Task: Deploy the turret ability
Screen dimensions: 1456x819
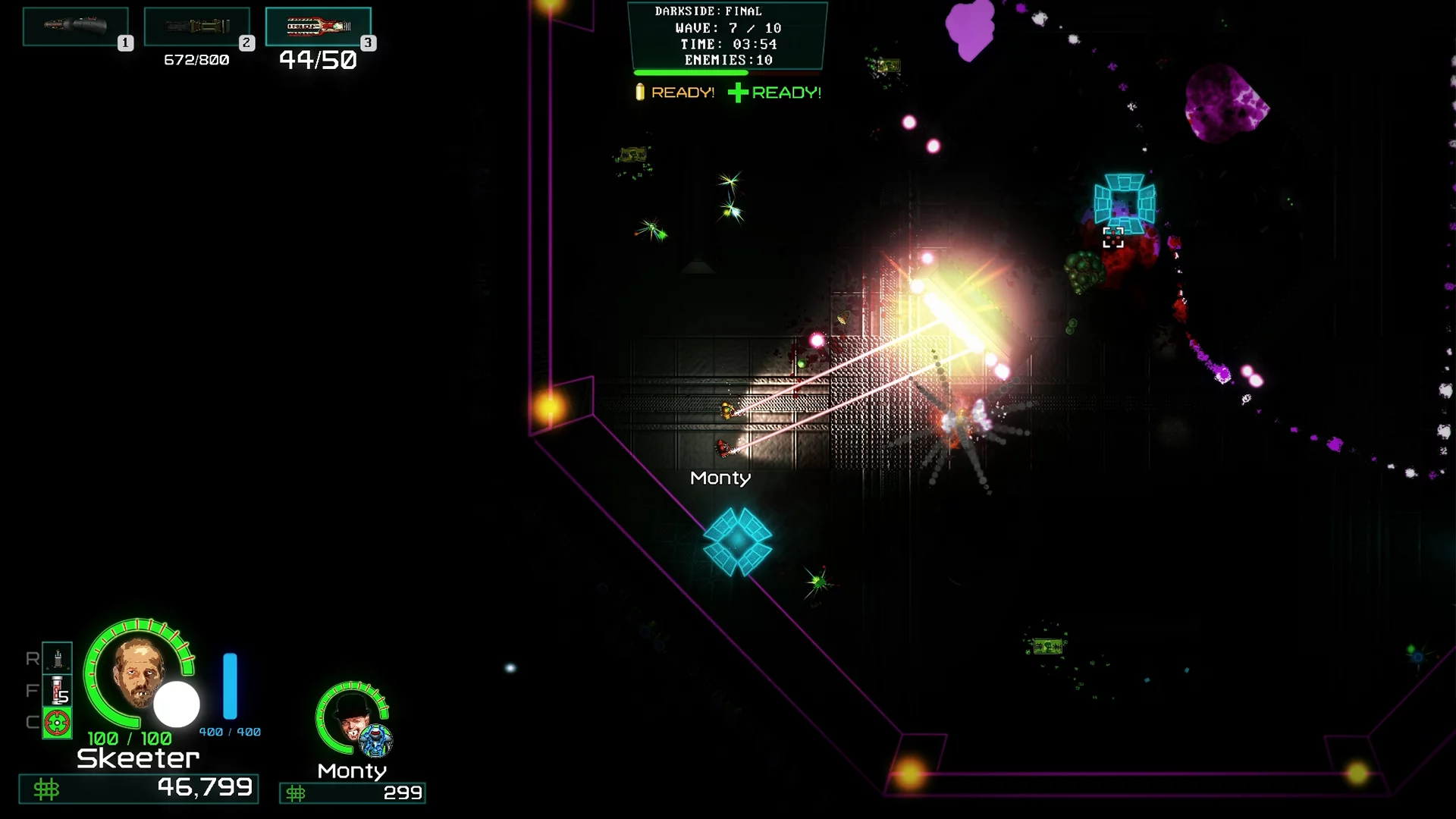Action: tap(58, 658)
